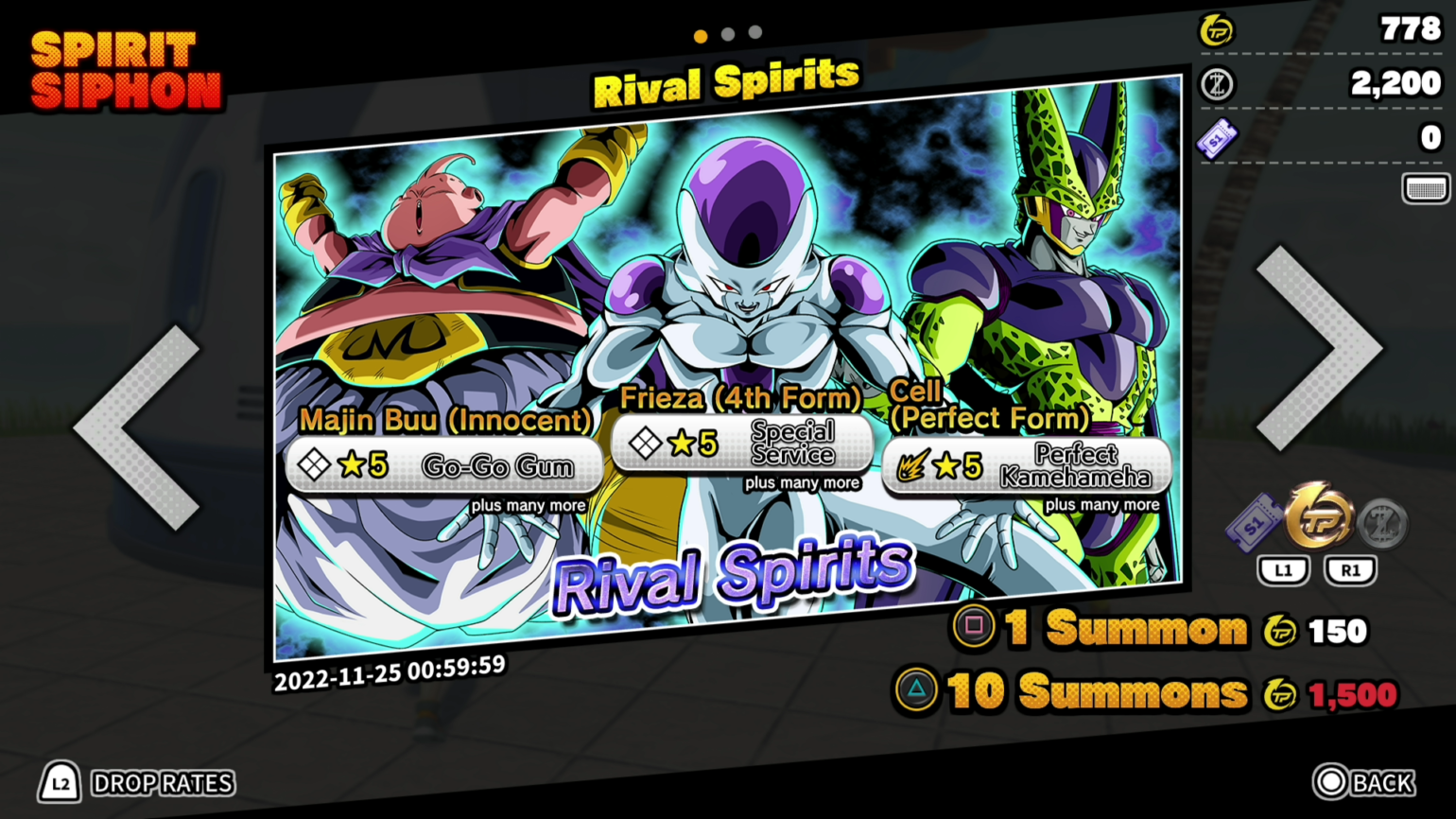Choose the 1 Summon option
This screenshot has height=819, width=1456.
[x=1125, y=629]
